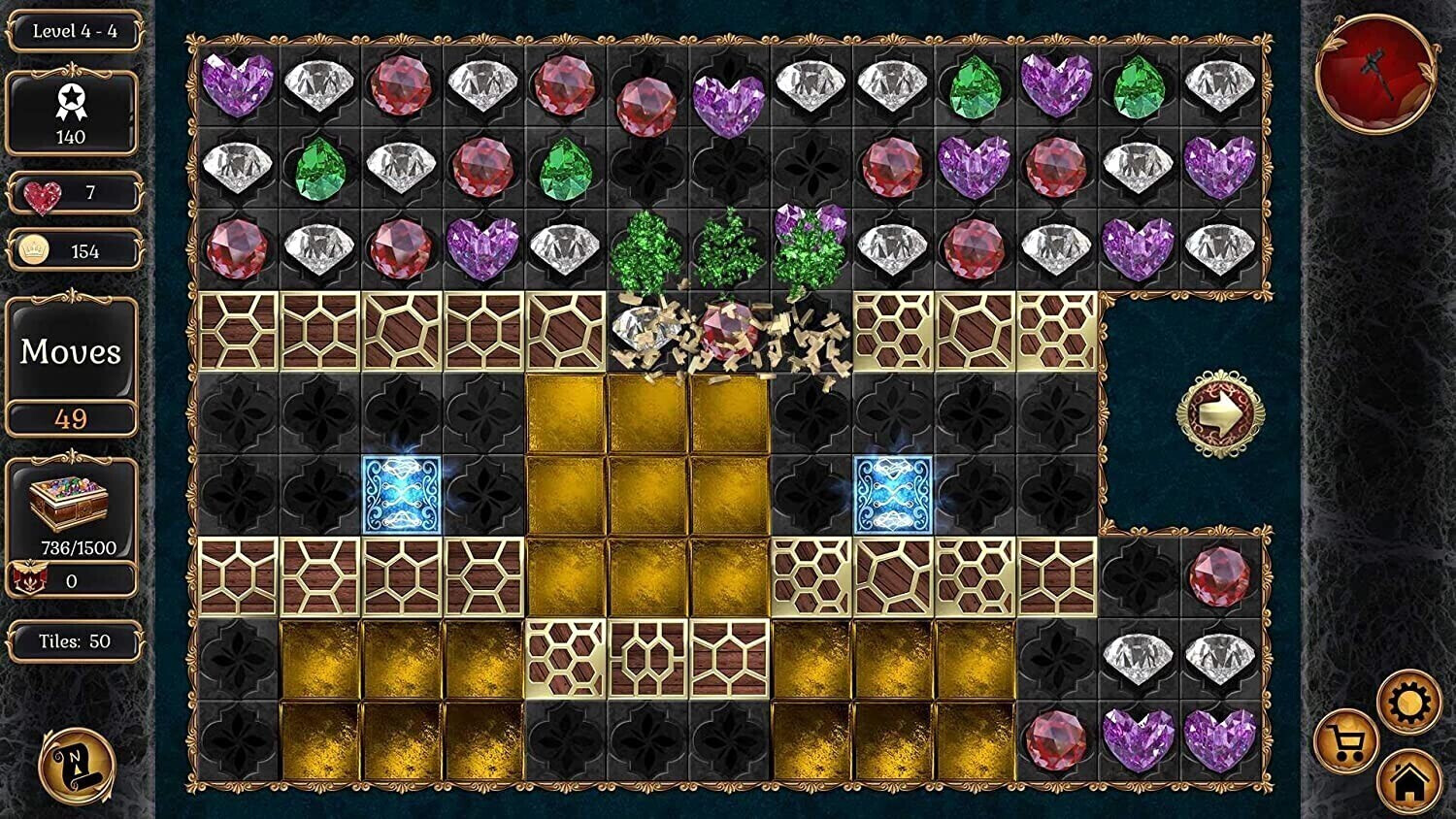This screenshot has width=1456, height=819.
Task: Return to the home screen
Action: pyautogui.click(x=1408, y=781)
